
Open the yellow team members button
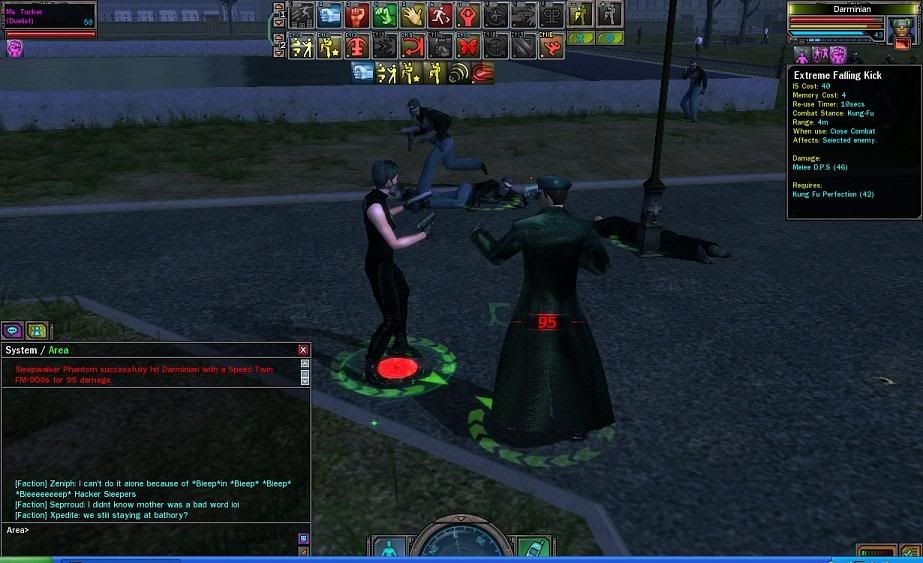[x=37, y=330]
